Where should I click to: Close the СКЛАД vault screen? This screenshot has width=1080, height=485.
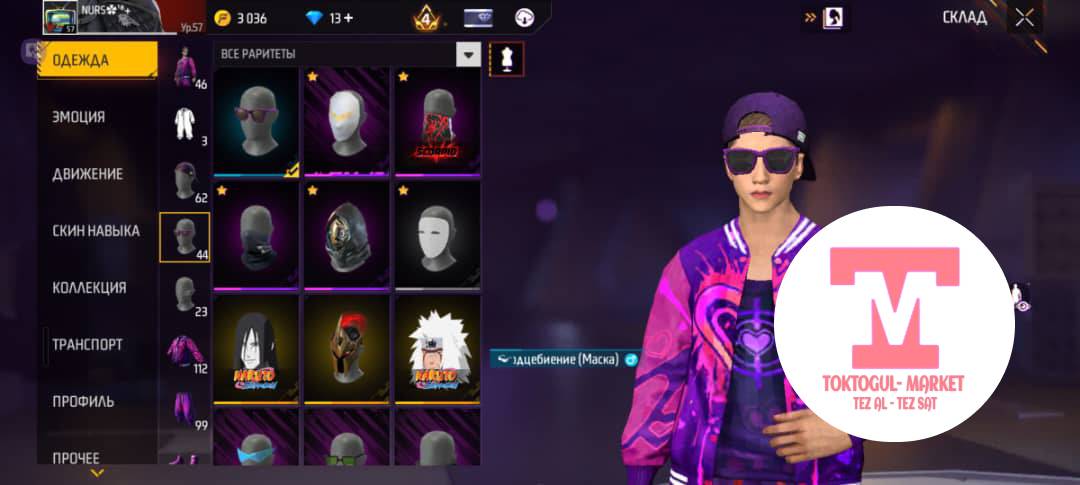click(1025, 17)
